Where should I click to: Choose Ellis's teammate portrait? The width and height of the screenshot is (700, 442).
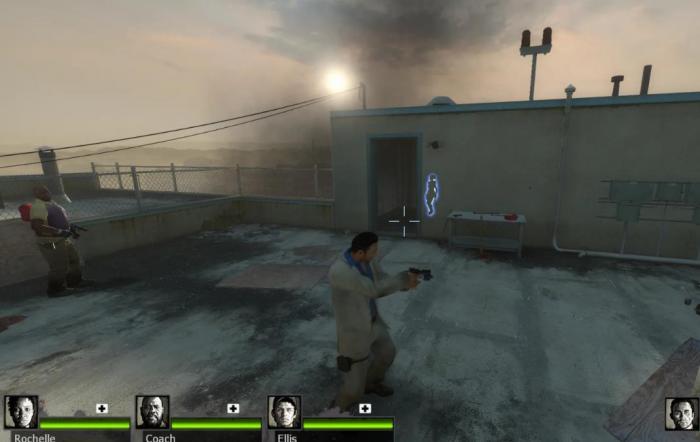284,412
